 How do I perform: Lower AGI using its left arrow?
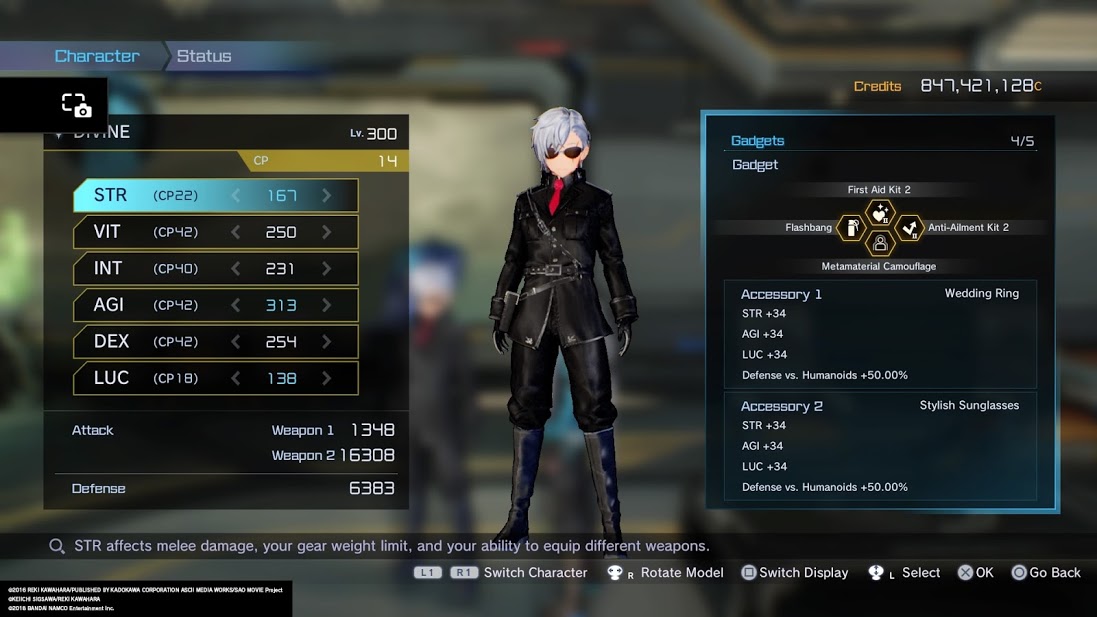(236, 305)
